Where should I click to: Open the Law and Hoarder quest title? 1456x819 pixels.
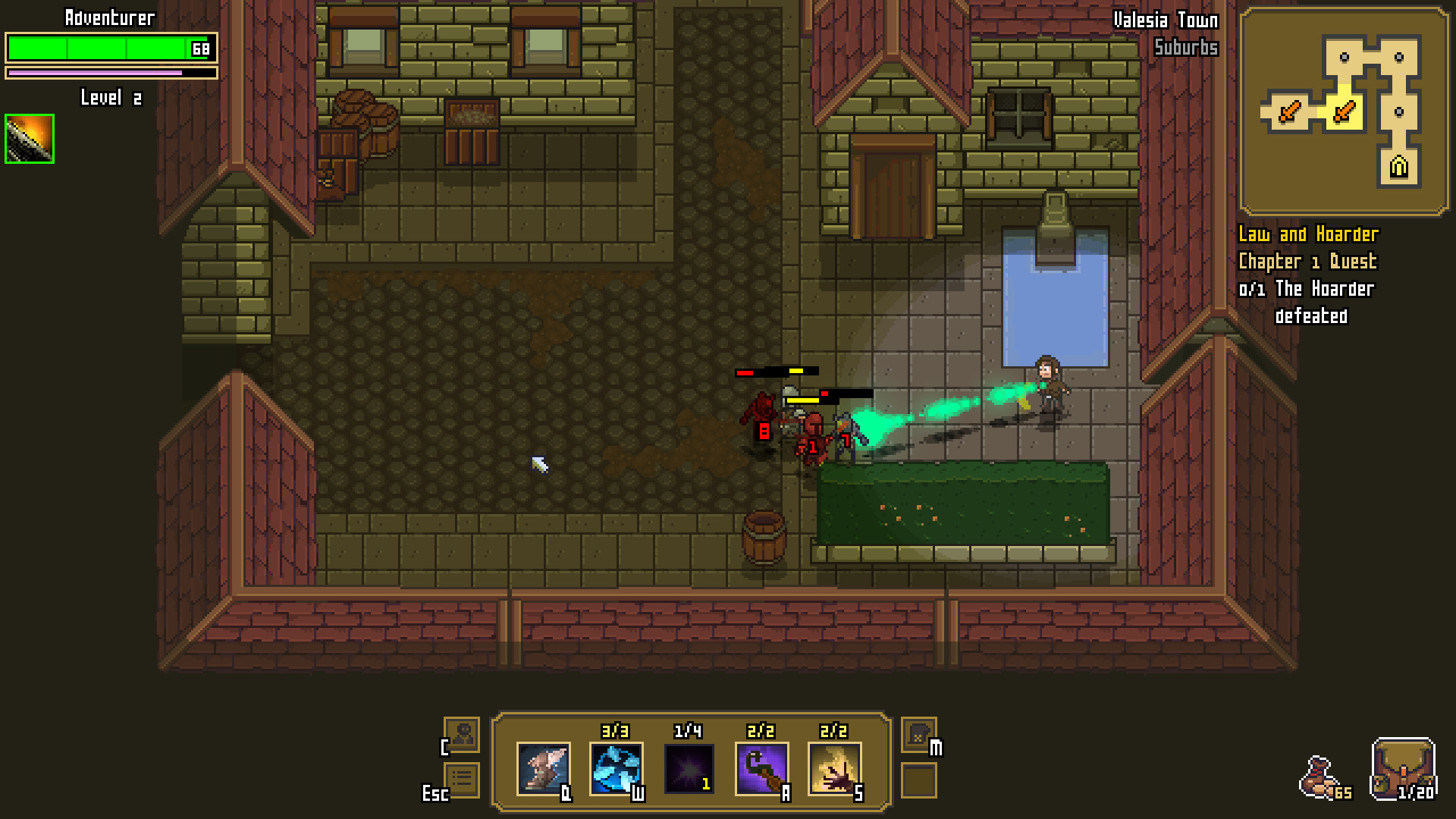point(1308,235)
